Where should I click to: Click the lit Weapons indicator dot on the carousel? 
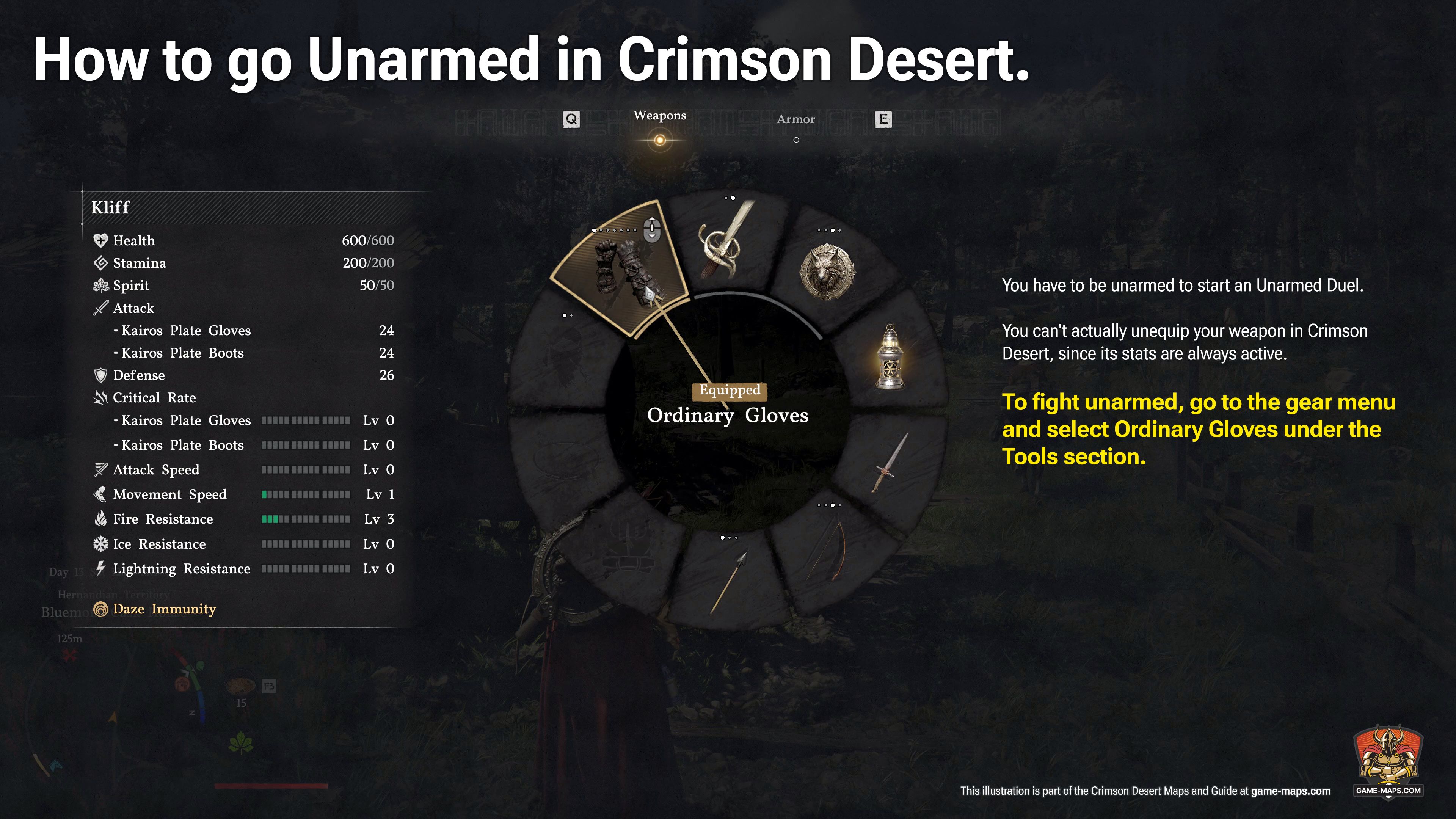pos(660,138)
